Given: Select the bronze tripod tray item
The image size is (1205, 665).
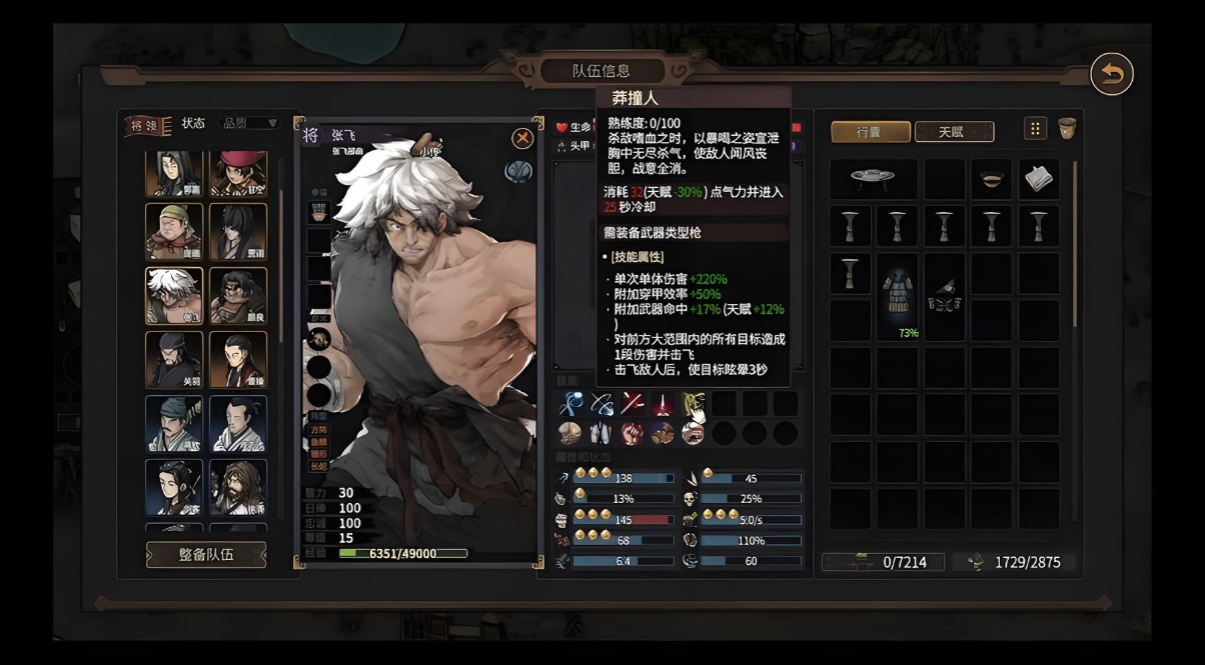Looking at the screenshot, I should coord(872,179).
